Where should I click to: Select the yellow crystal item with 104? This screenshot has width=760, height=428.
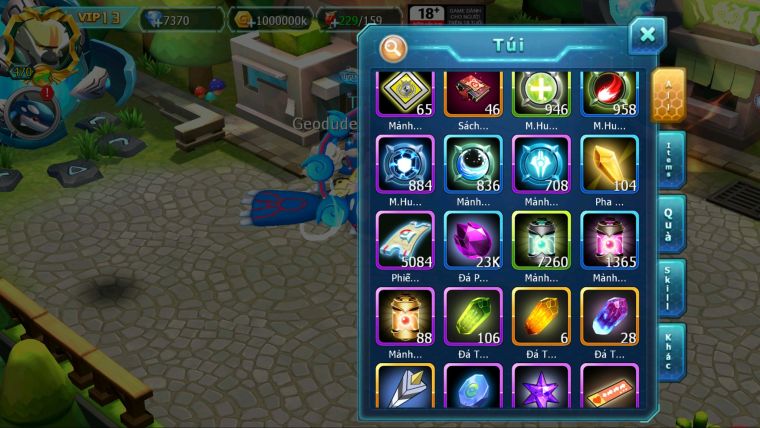(609, 164)
